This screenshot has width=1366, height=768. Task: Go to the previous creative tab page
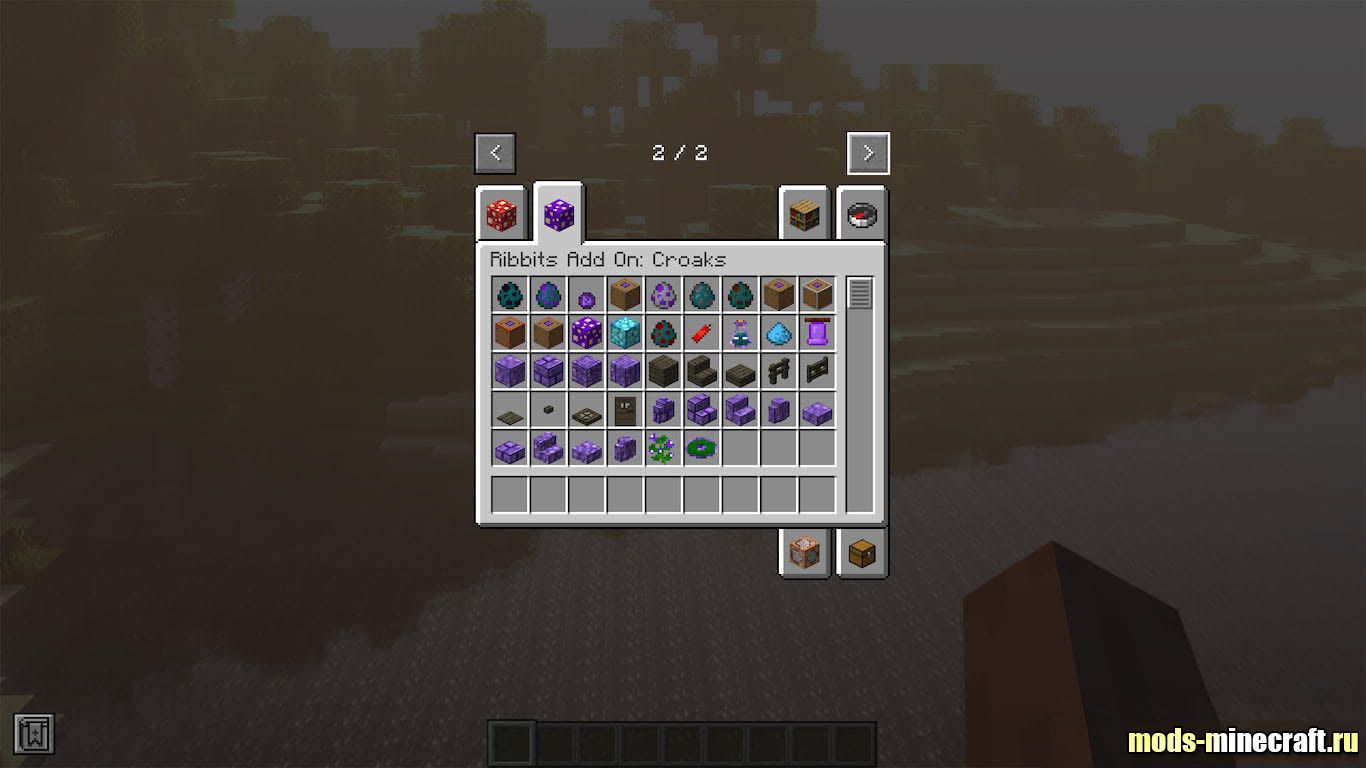(x=496, y=153)
